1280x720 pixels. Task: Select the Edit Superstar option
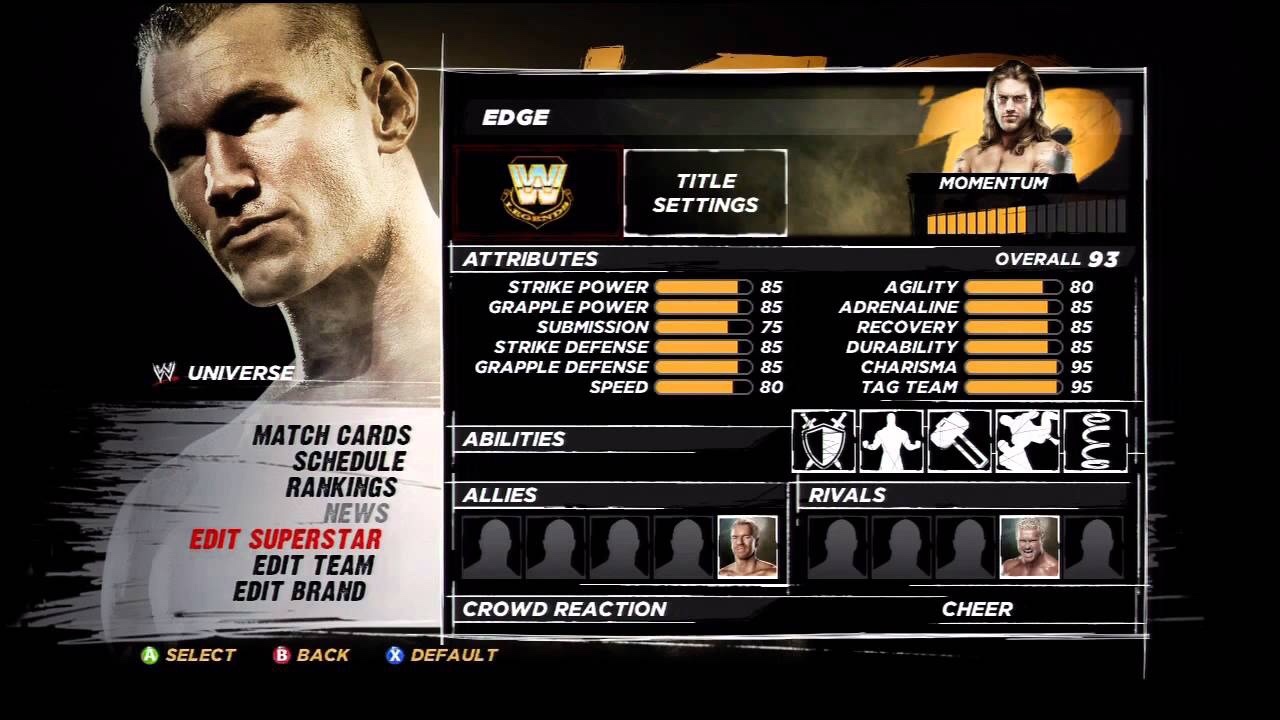(x=286, y=540)
